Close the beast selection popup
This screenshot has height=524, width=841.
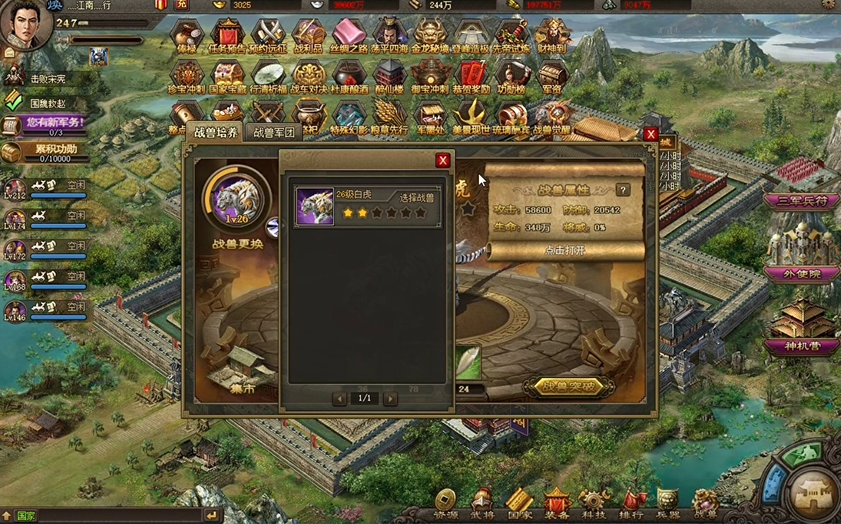(443, 160)
